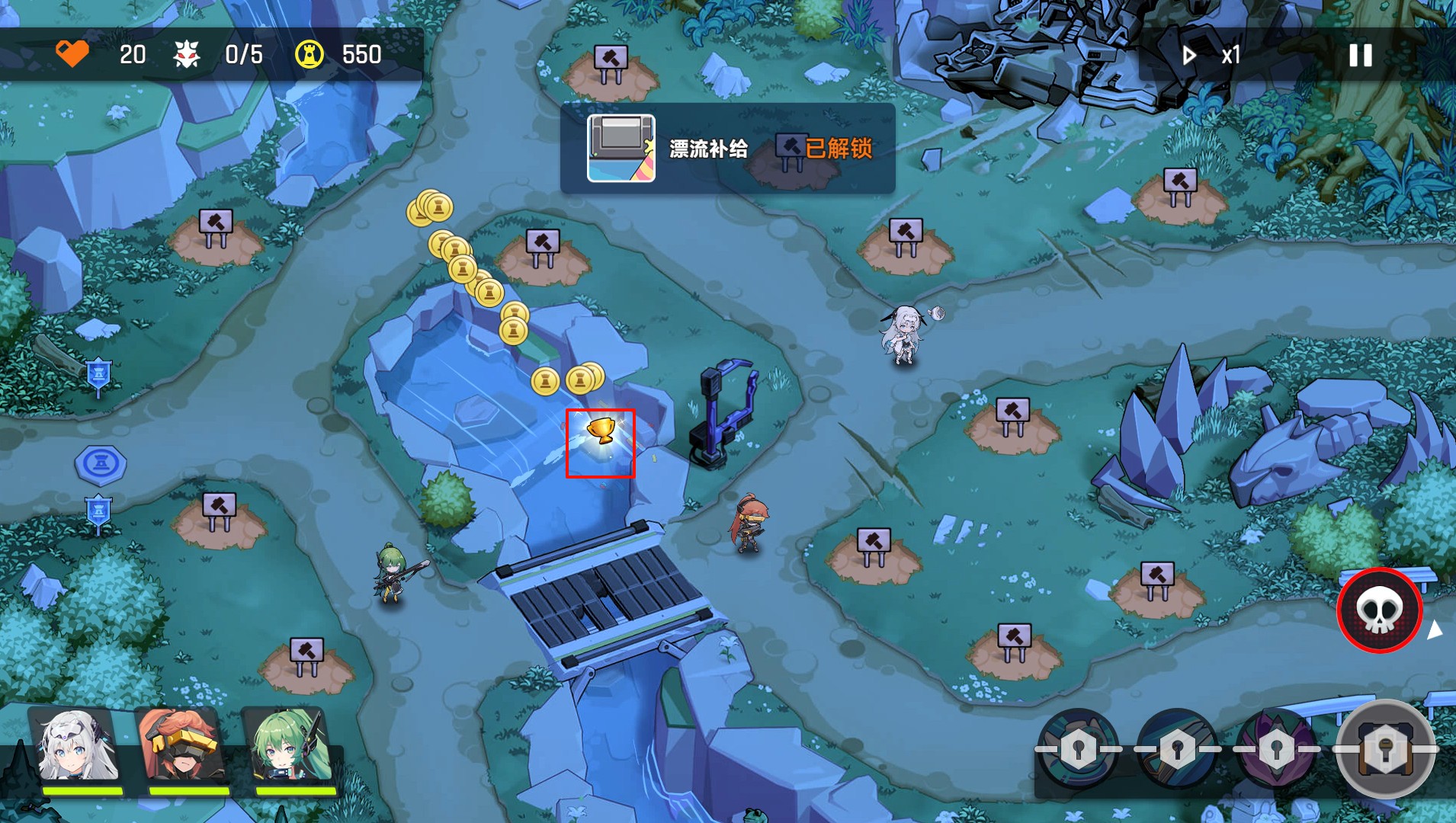Click the 已解锁 unlocked label

point(839,149)
